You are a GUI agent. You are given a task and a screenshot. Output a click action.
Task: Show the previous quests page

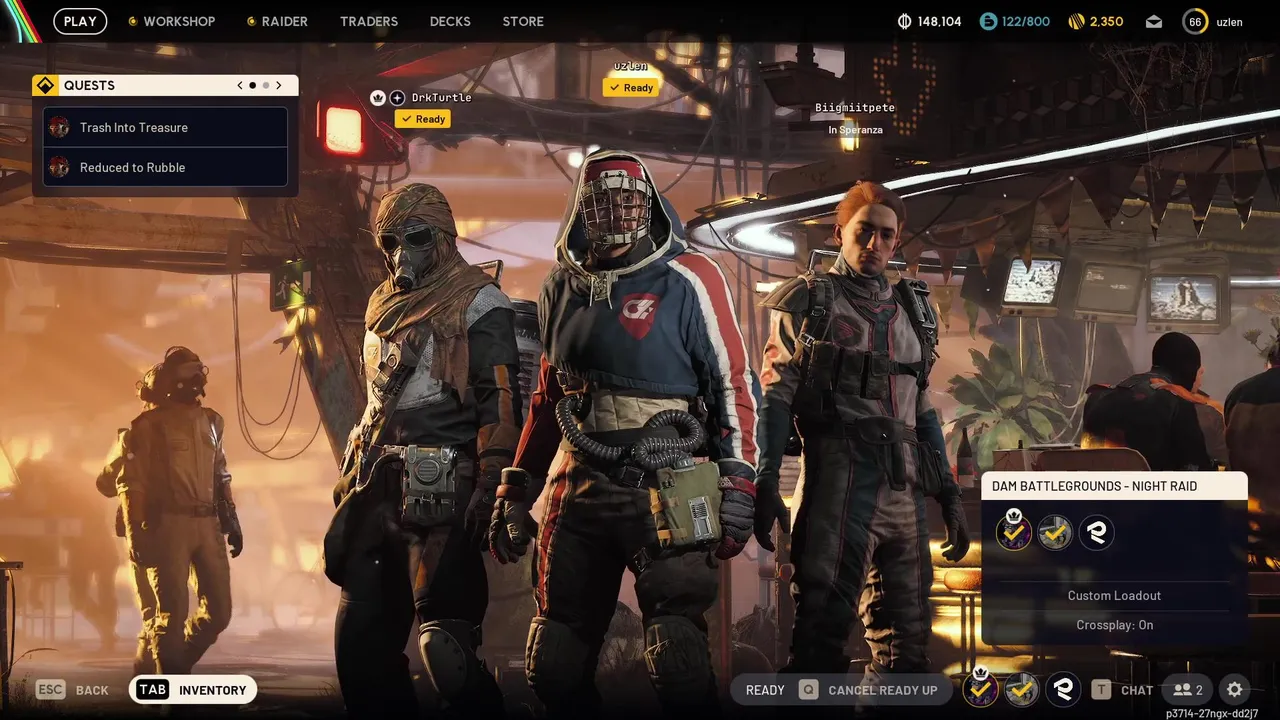point(240,86)
